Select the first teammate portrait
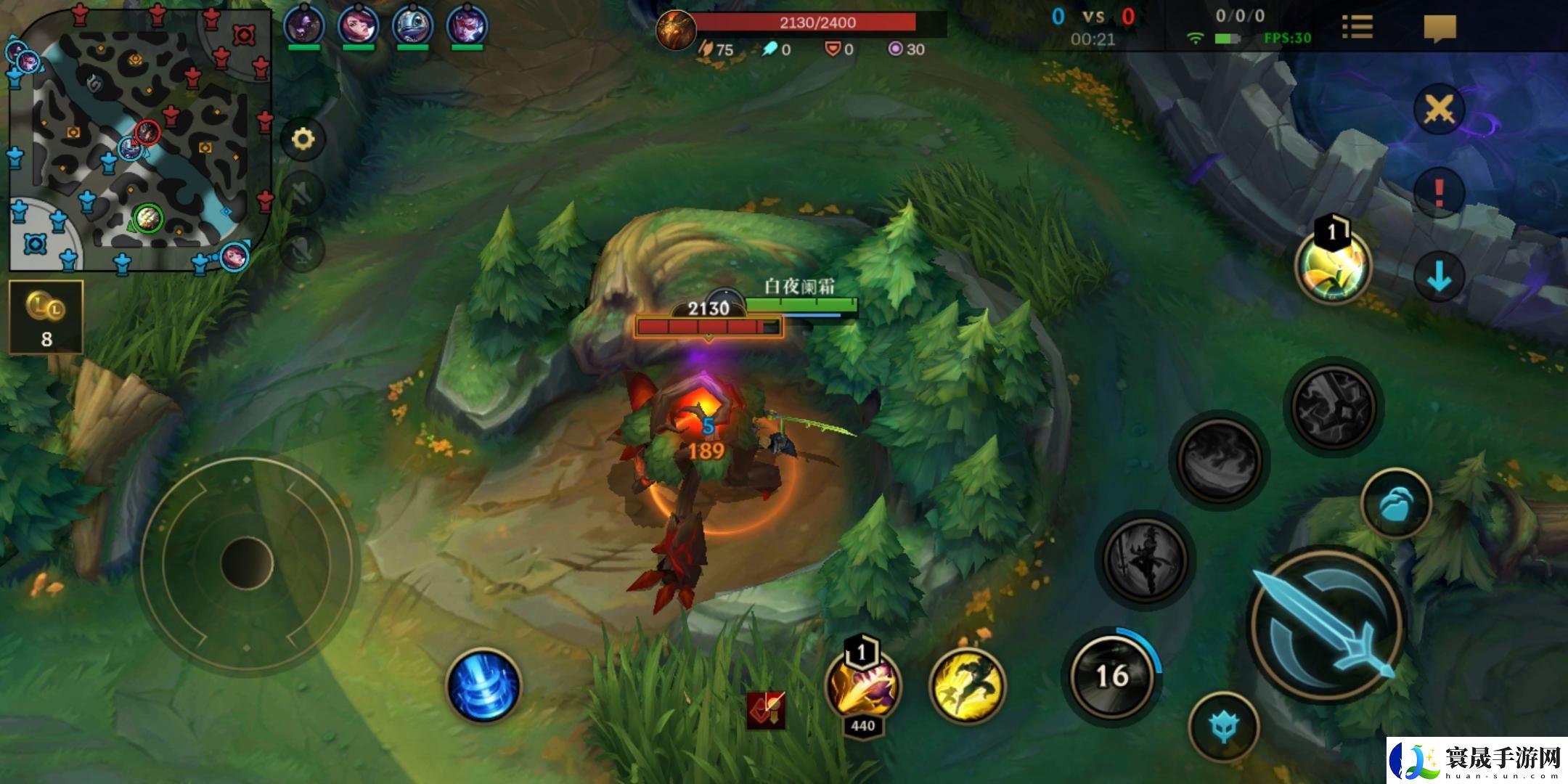 point(303,26)
